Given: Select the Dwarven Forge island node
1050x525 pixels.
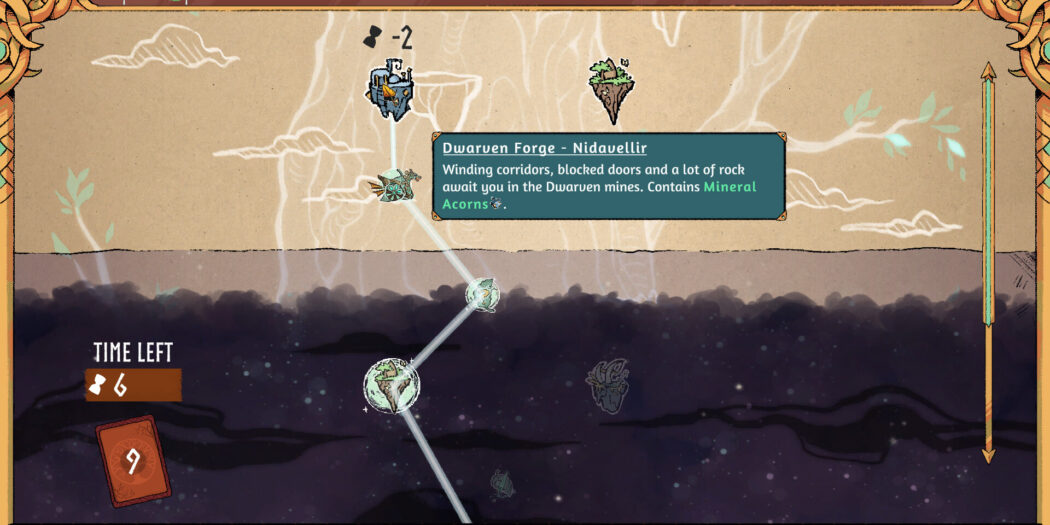Looking at the screenshot, I should [390, 93].
